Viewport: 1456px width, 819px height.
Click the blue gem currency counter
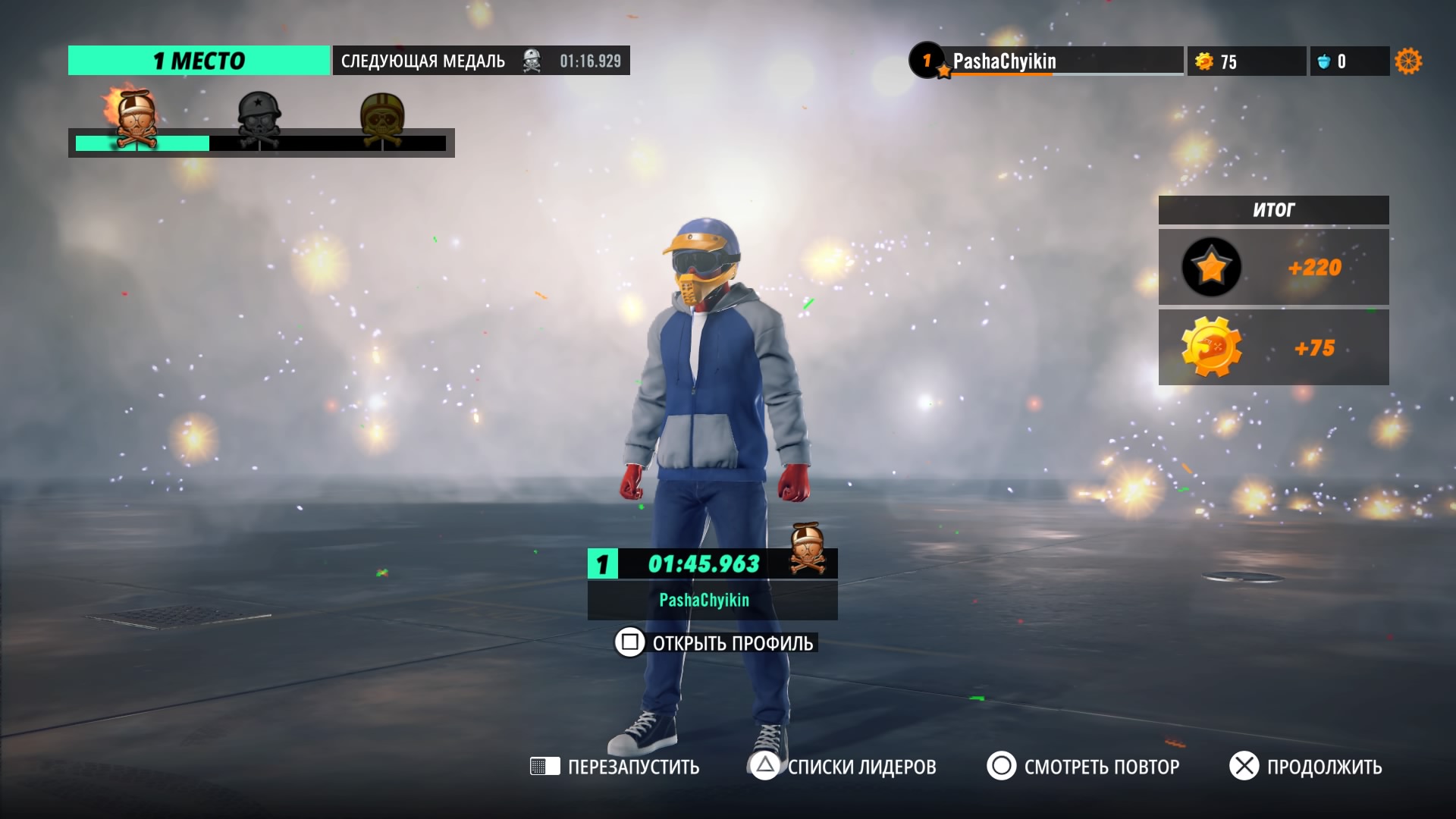tap(1349, 61)
